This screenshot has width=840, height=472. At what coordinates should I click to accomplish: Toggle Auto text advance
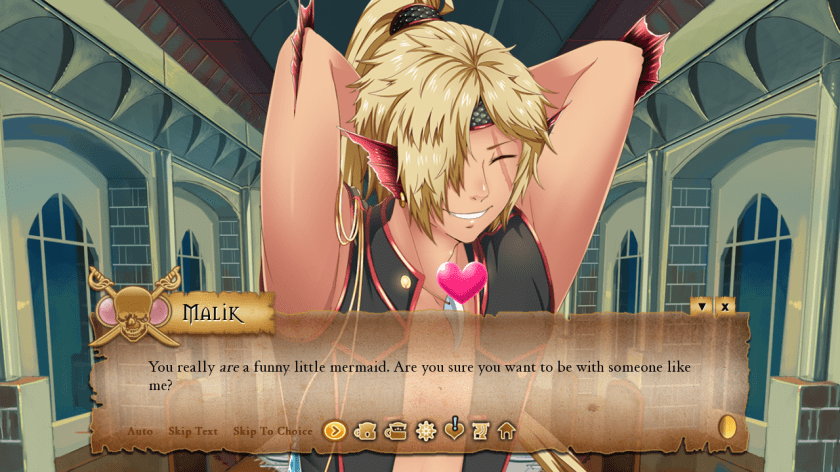140,431
